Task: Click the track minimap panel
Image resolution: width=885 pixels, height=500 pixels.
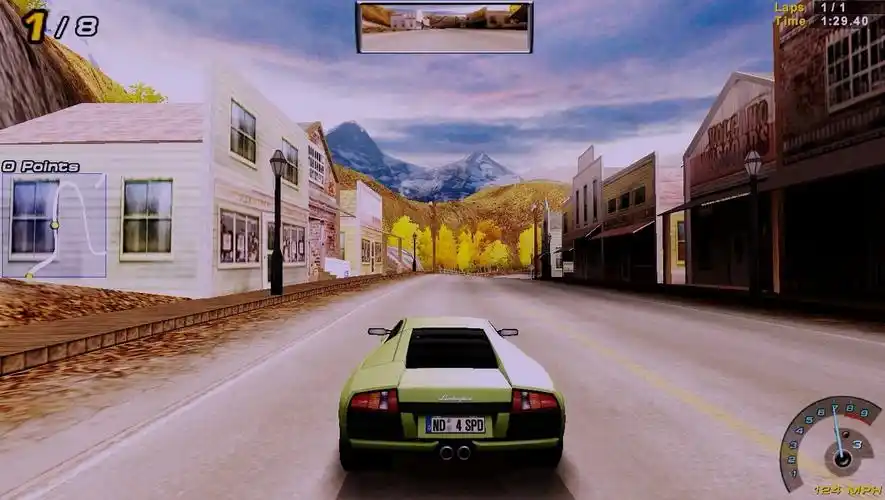Action: [x=54, y=225]
